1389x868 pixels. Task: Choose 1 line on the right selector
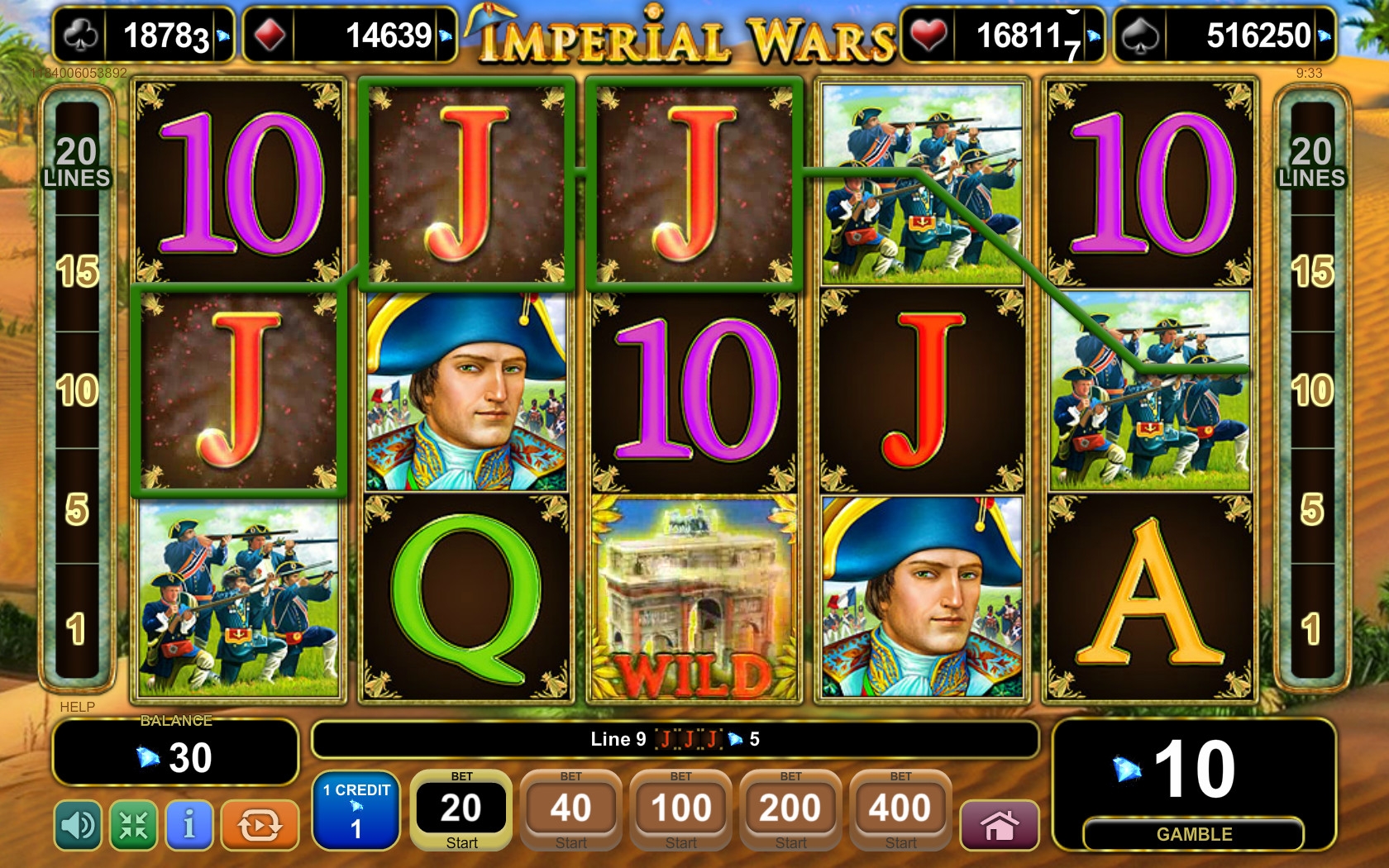tap(1311, 630)
